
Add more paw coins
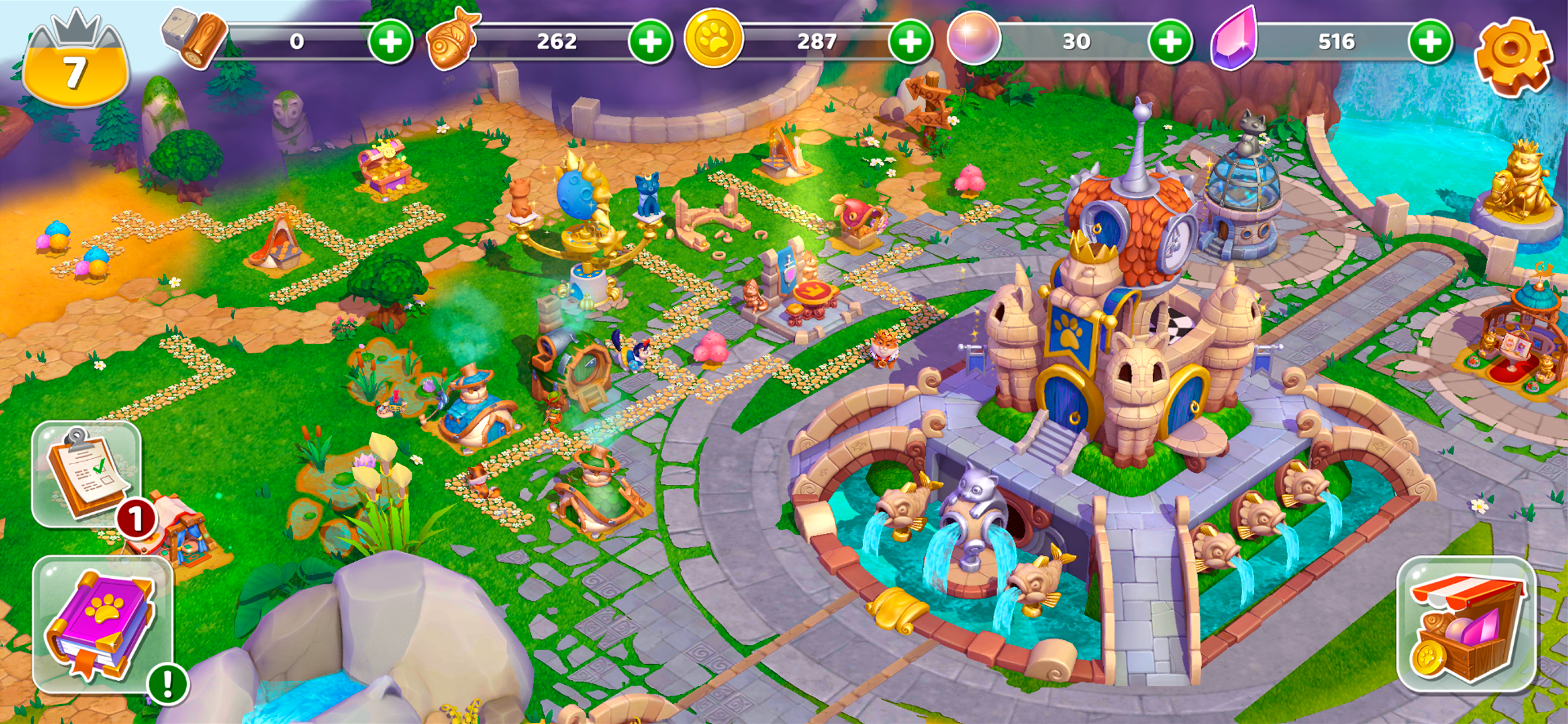[910, 41]
